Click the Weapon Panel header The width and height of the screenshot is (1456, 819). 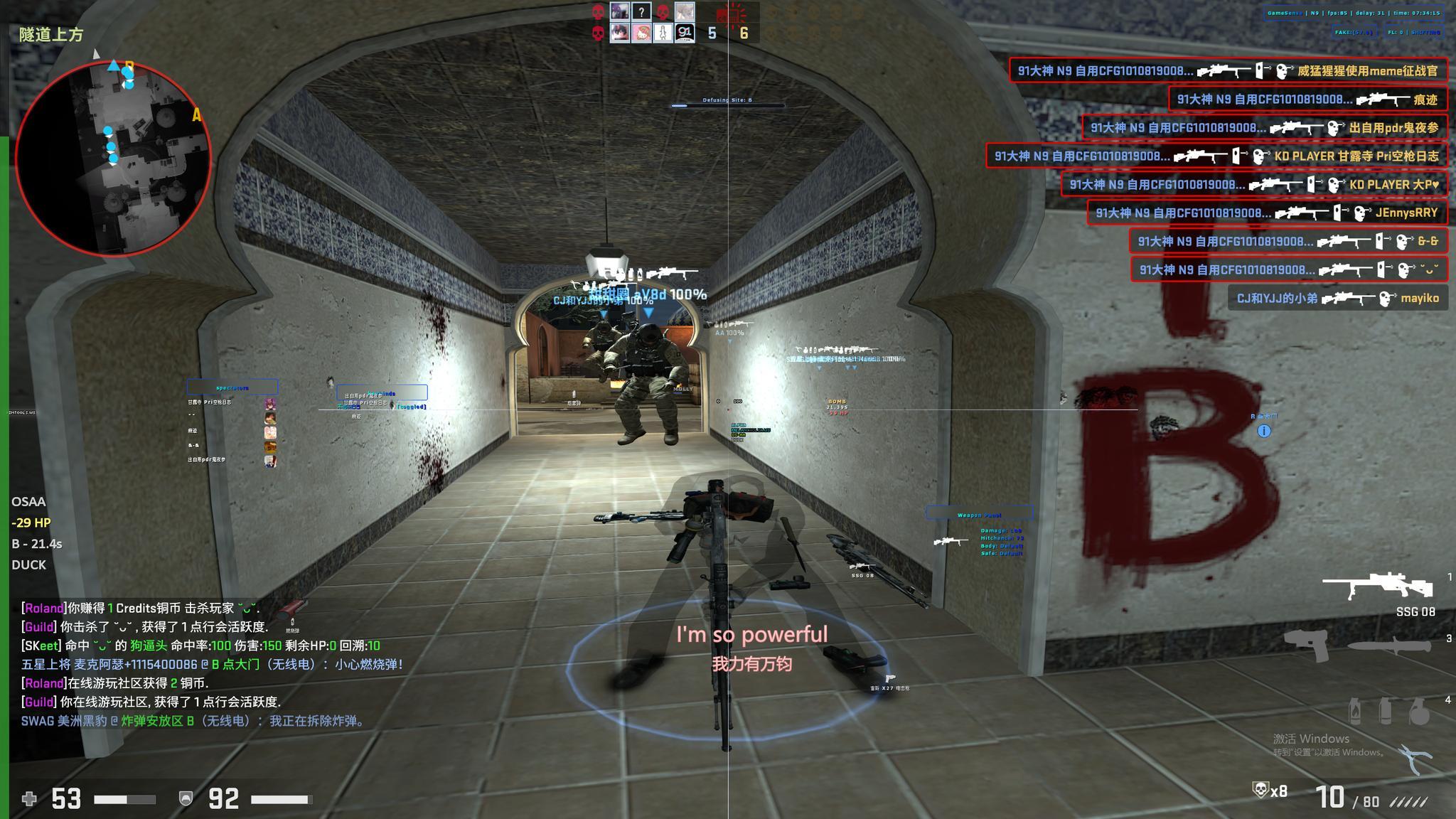pyautogui.click(x=979, y=514)
